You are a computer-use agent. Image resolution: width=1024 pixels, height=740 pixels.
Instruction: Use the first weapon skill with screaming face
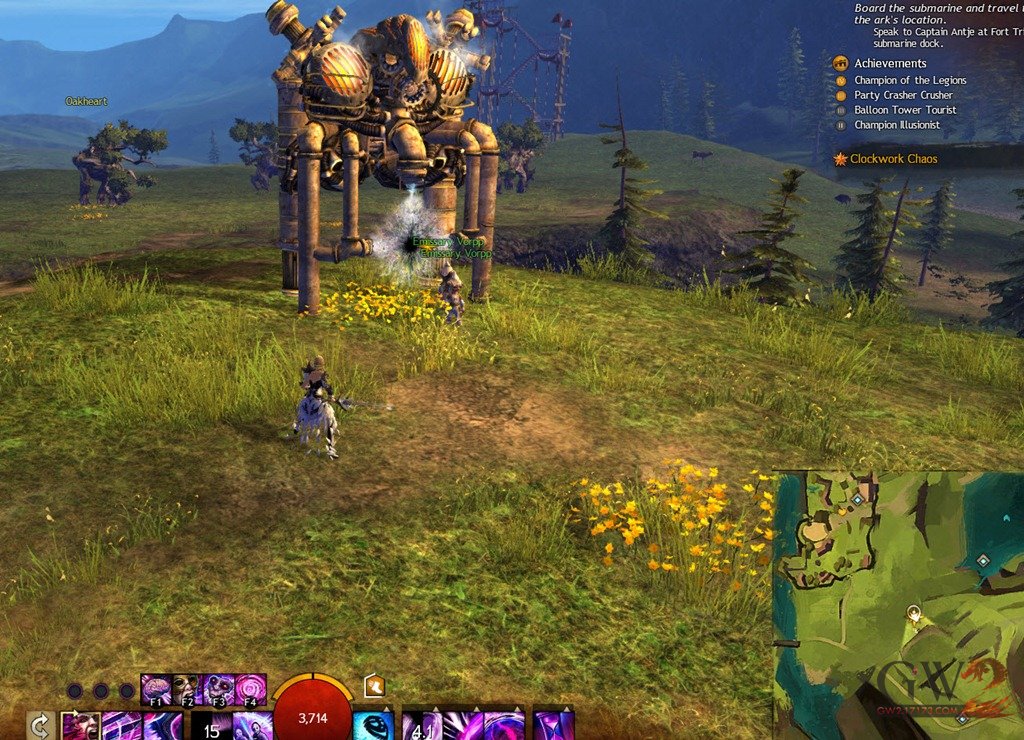(80, 726)
